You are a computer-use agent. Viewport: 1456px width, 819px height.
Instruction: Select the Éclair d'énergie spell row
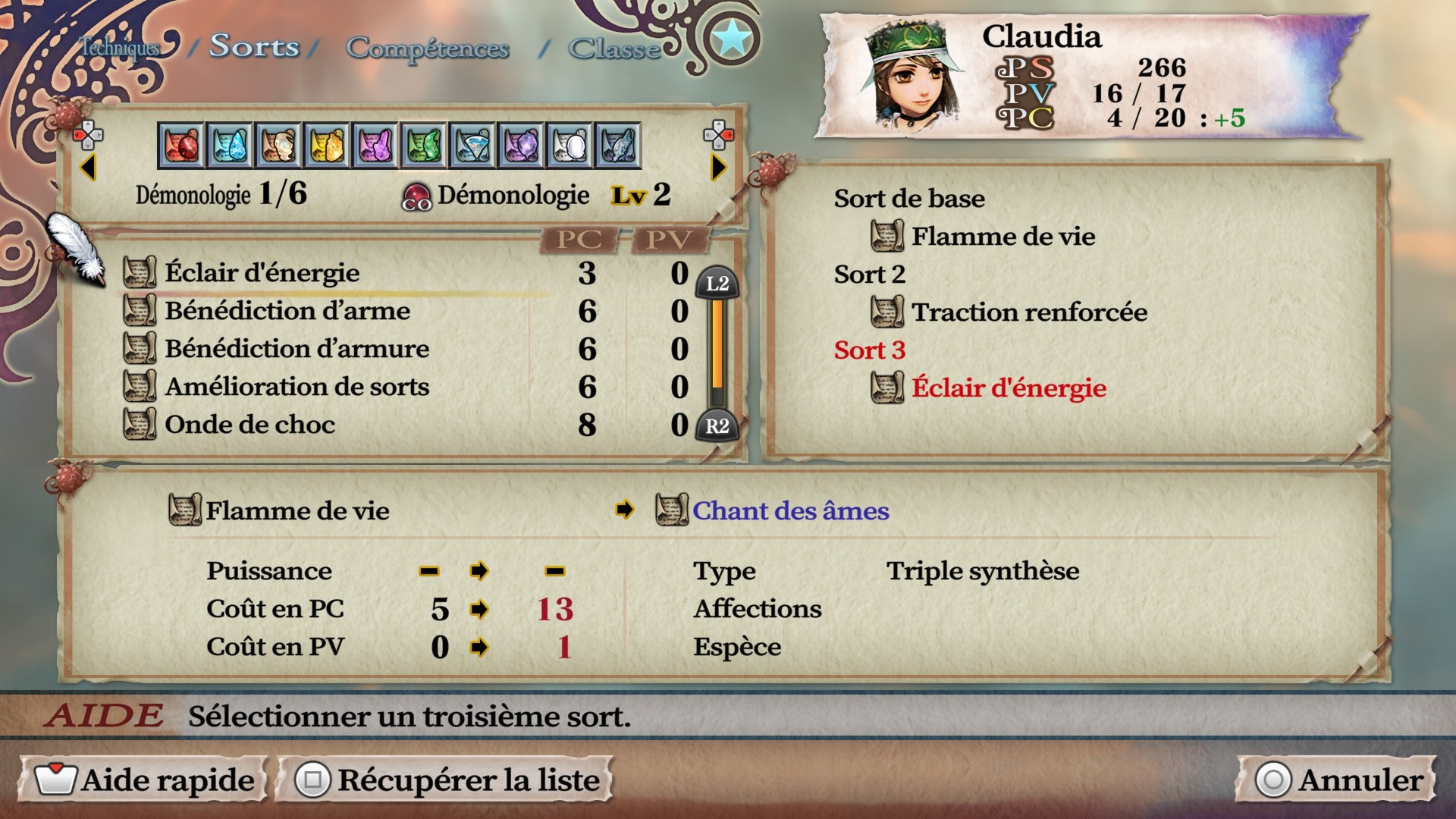[x=262, y=273]
